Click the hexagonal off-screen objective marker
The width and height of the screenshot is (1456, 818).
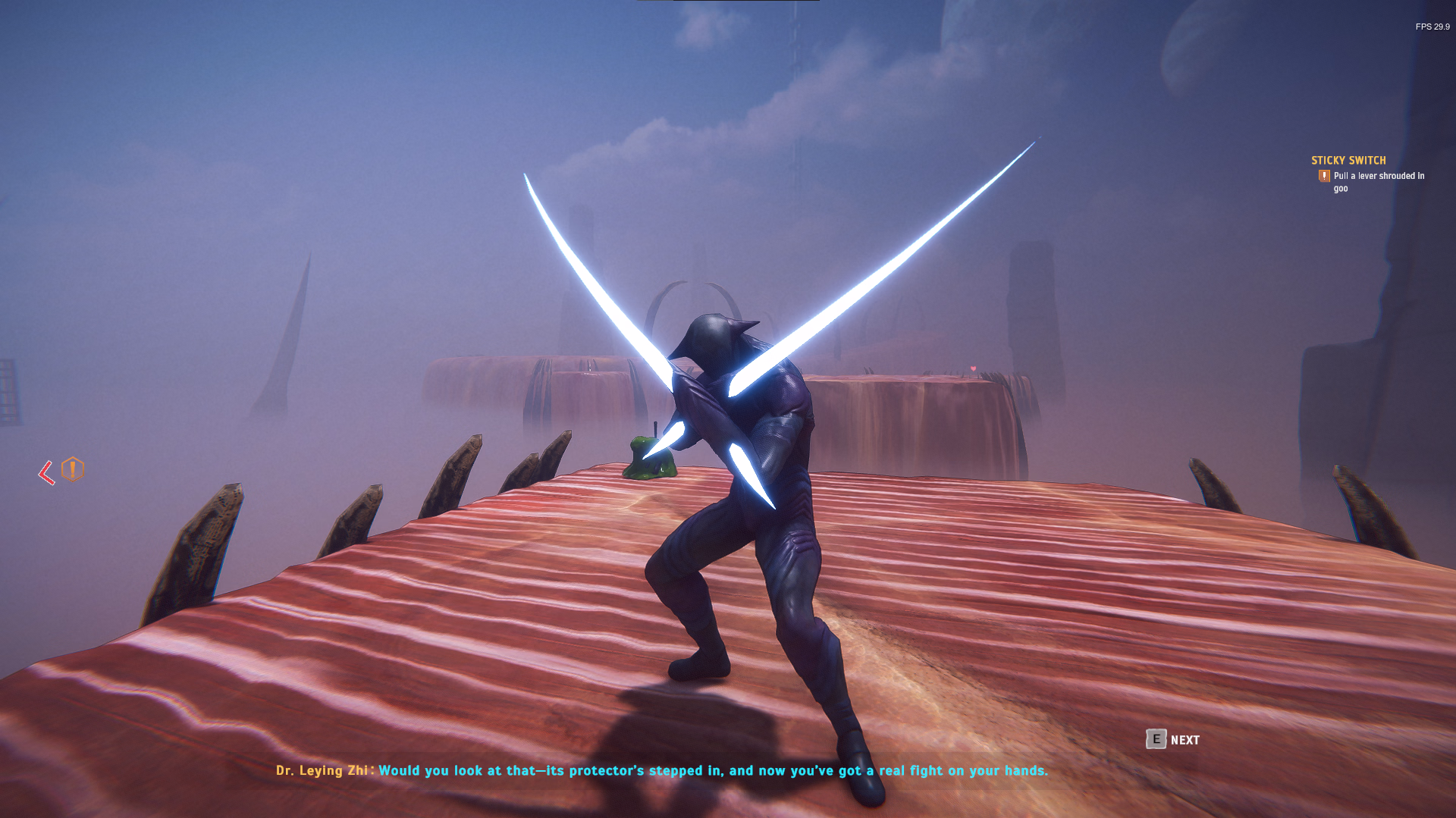pyautogui.click(x=73, y=469)
